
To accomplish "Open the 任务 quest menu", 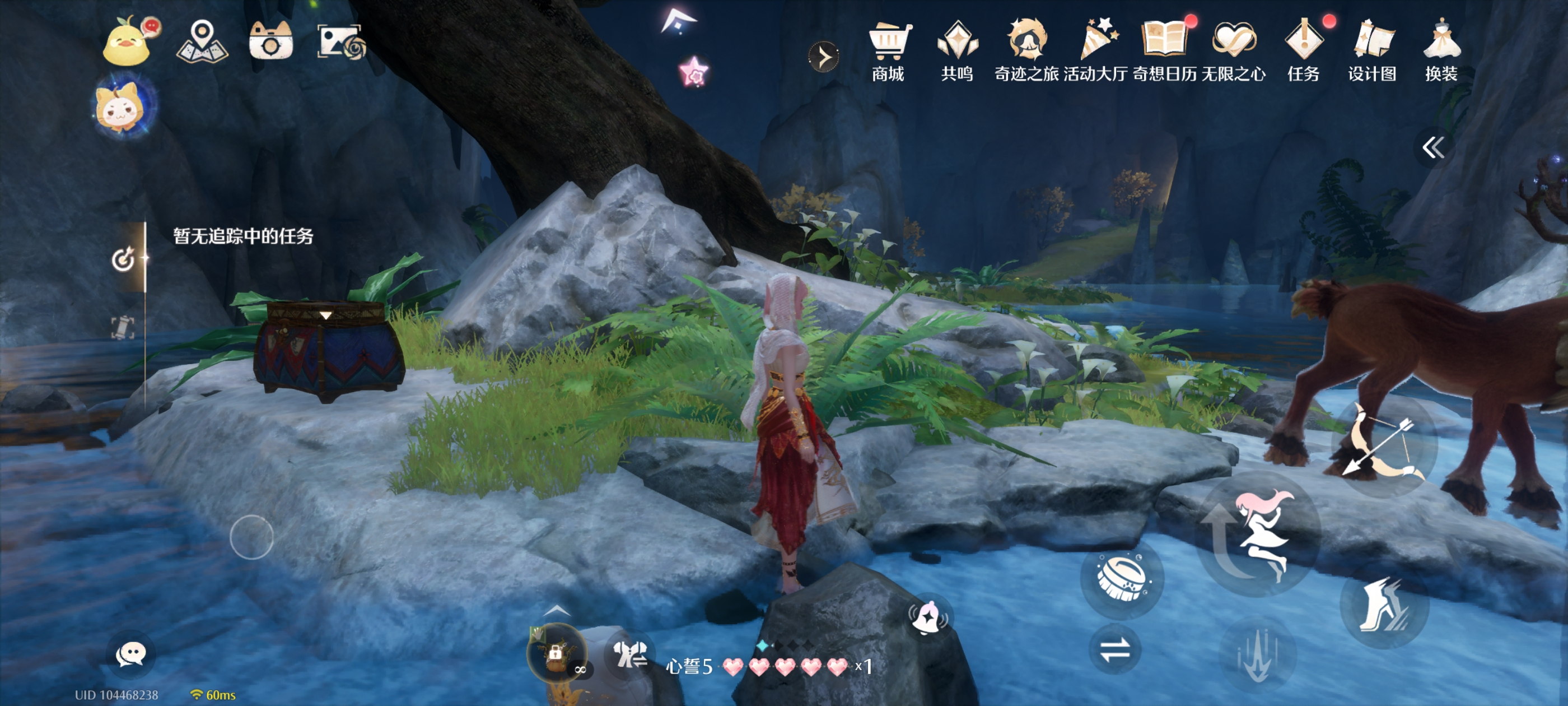I will pyautogui.click(x=1303, y=51).
